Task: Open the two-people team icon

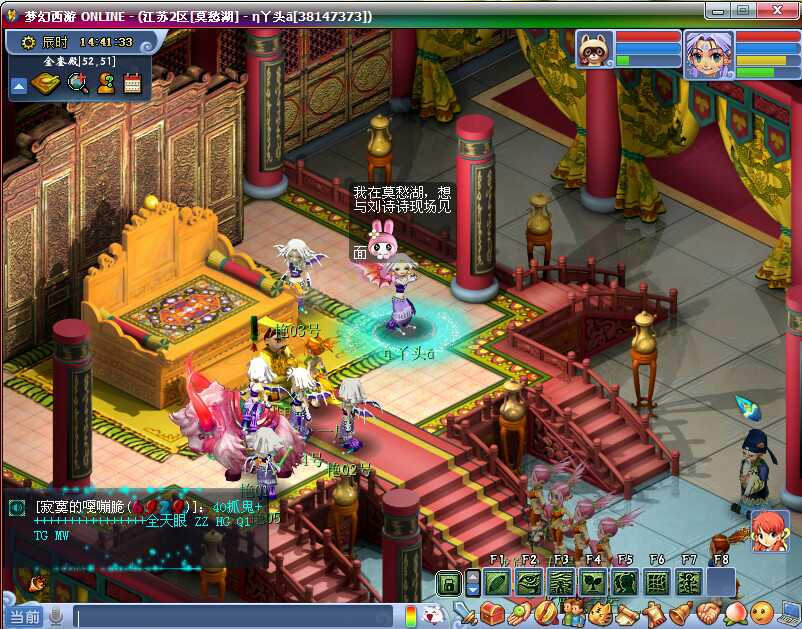Action: point(573,612)
